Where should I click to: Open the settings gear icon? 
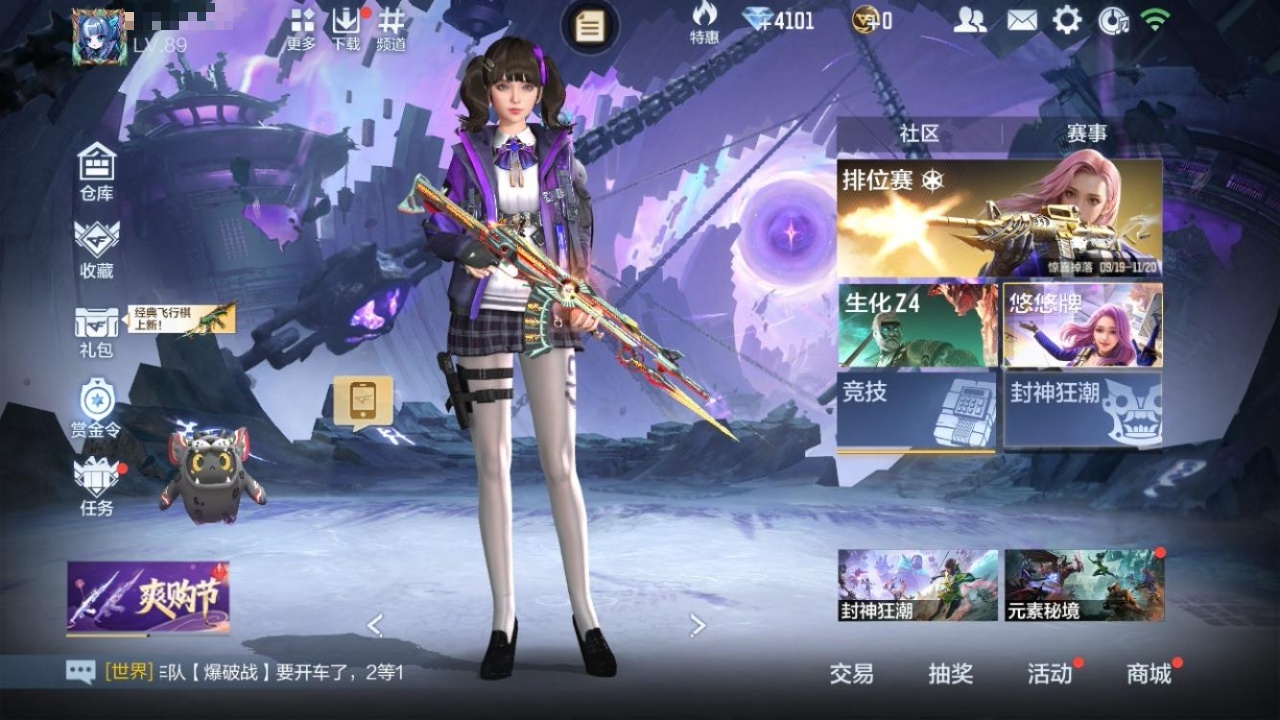point(1067,20)
